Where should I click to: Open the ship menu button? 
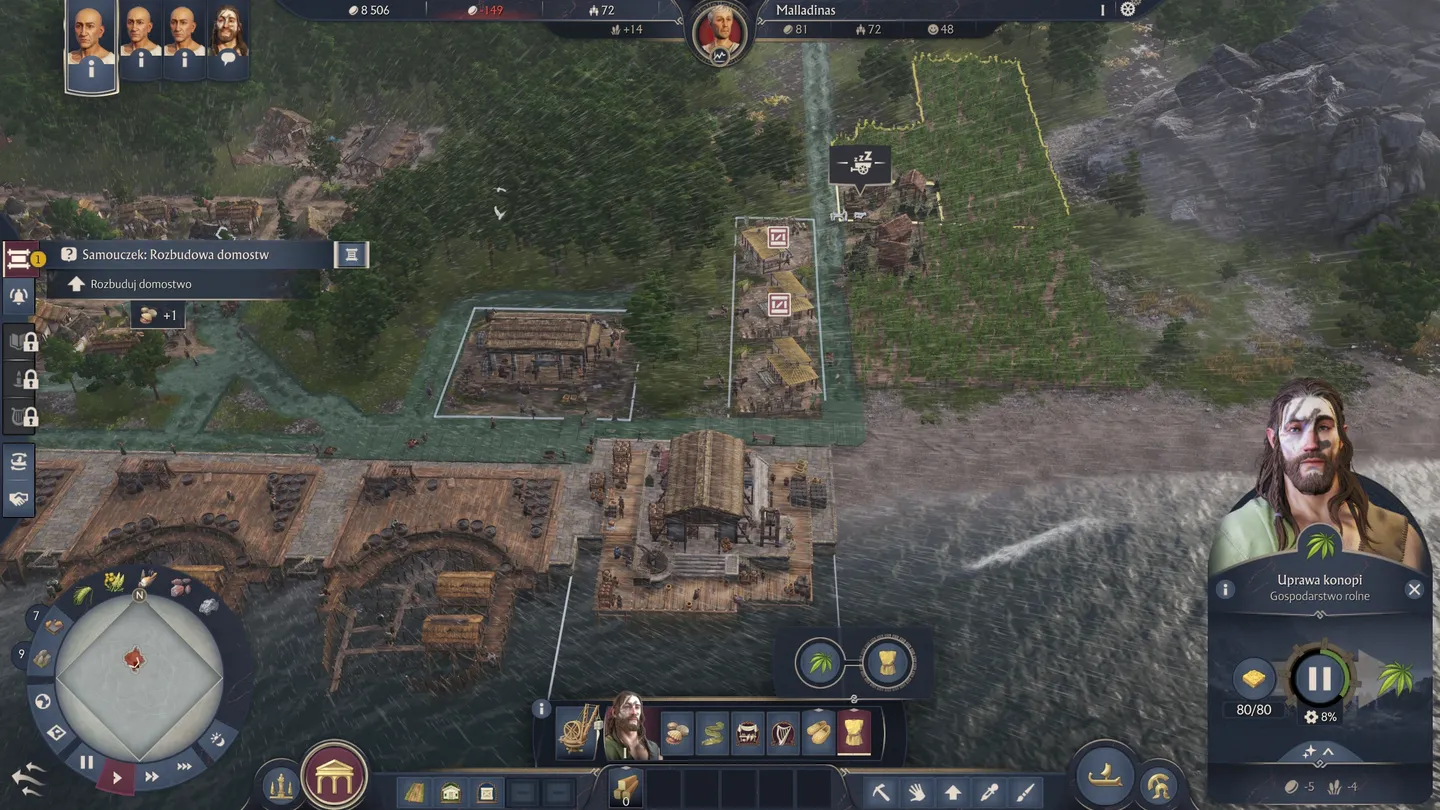point(1104,774)
